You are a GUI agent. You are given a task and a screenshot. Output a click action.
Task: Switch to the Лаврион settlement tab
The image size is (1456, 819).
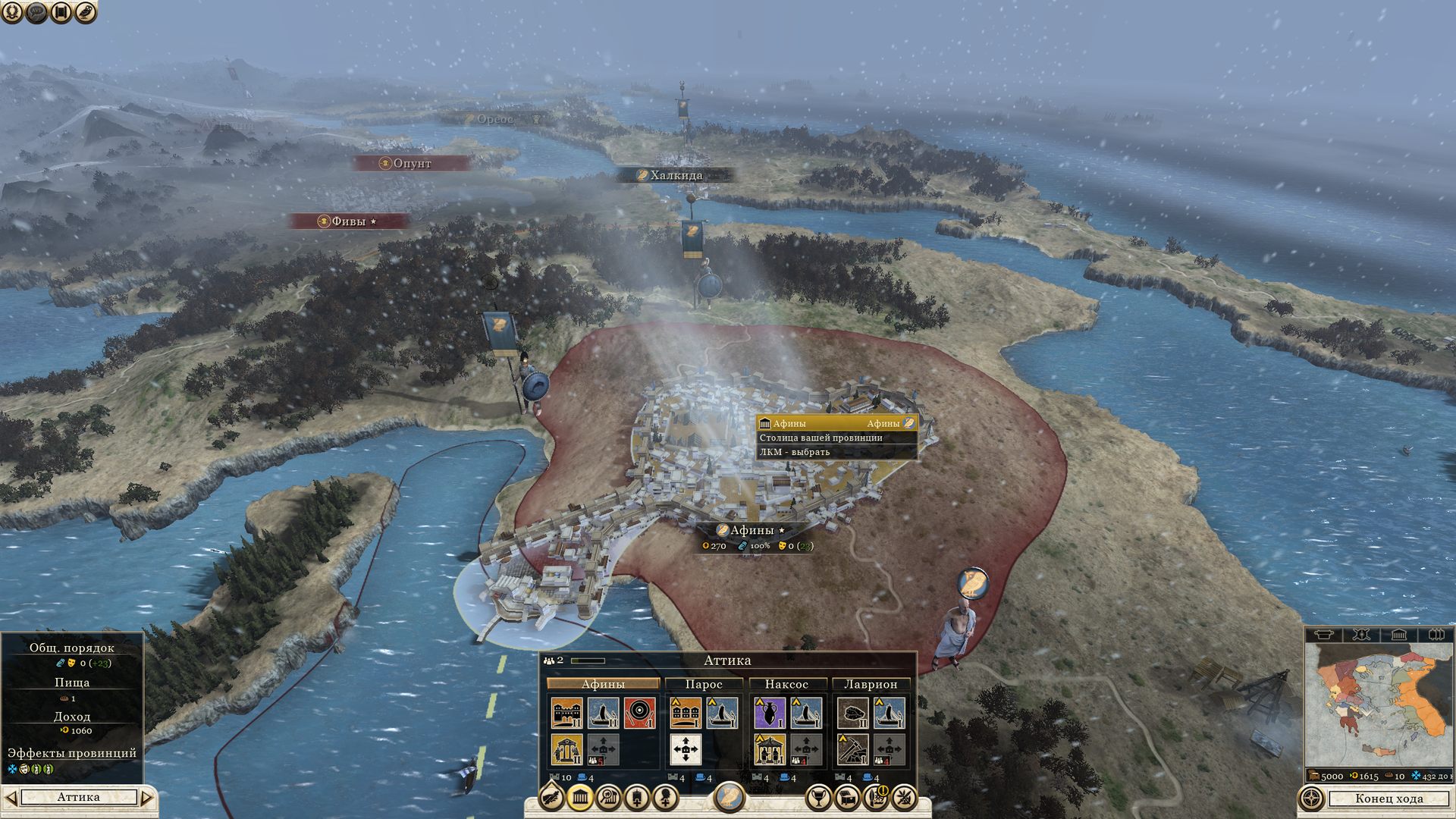[x=871, y=683]
